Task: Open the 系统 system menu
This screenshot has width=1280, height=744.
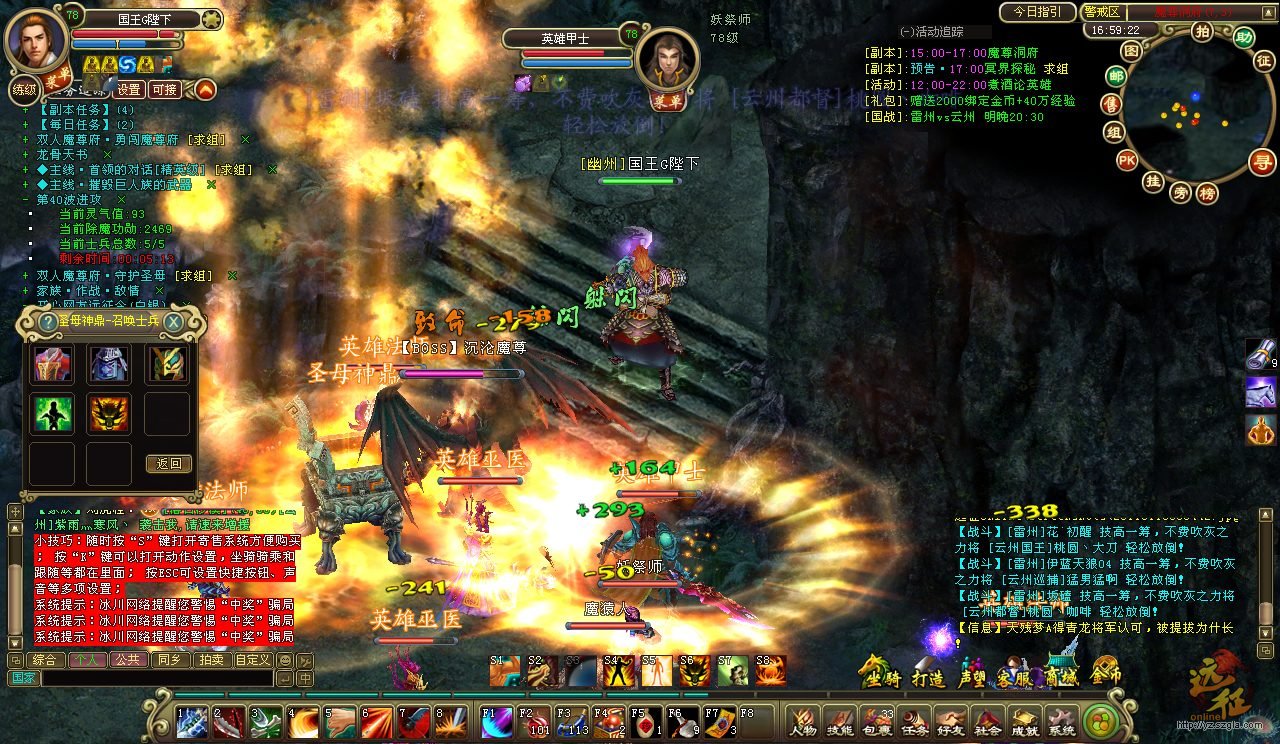Action: point(1061,721)
